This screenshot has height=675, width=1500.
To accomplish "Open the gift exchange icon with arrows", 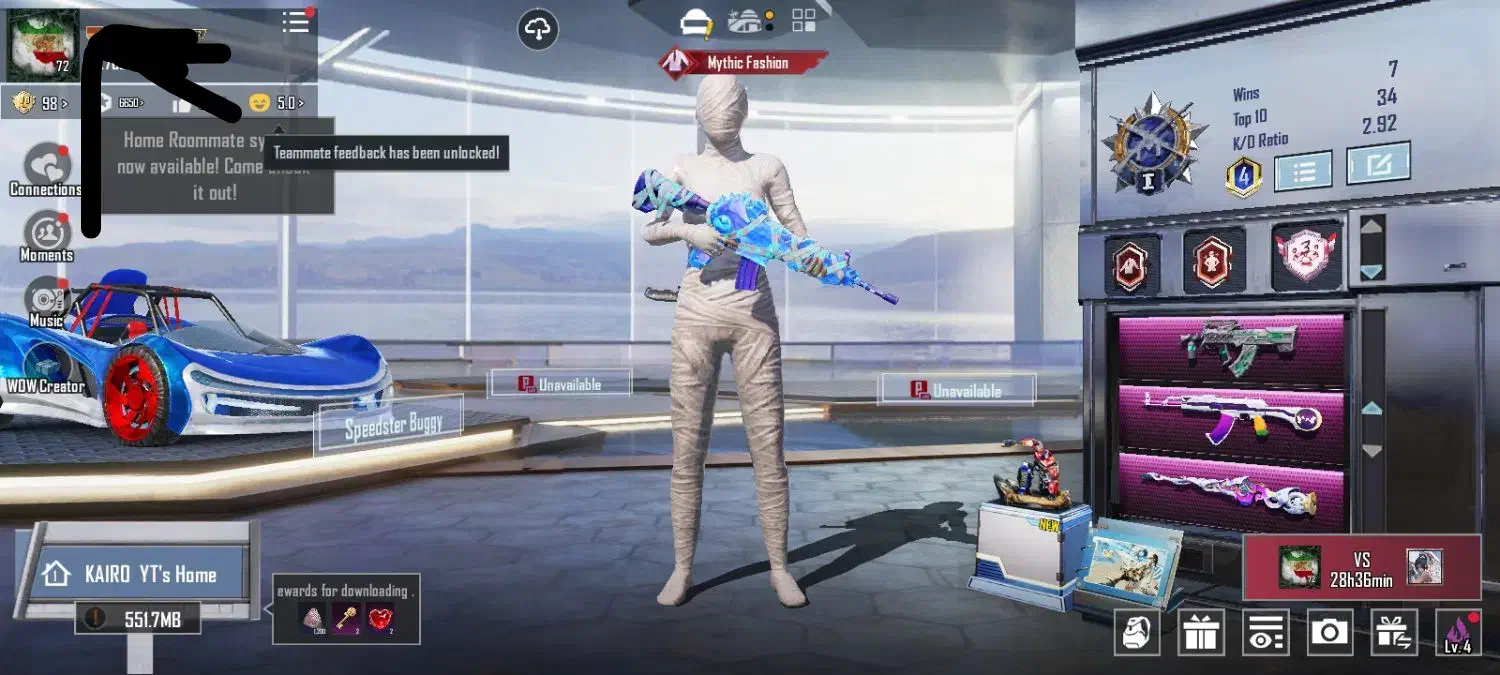I will pyautogui.click(x=1393, y=632).
